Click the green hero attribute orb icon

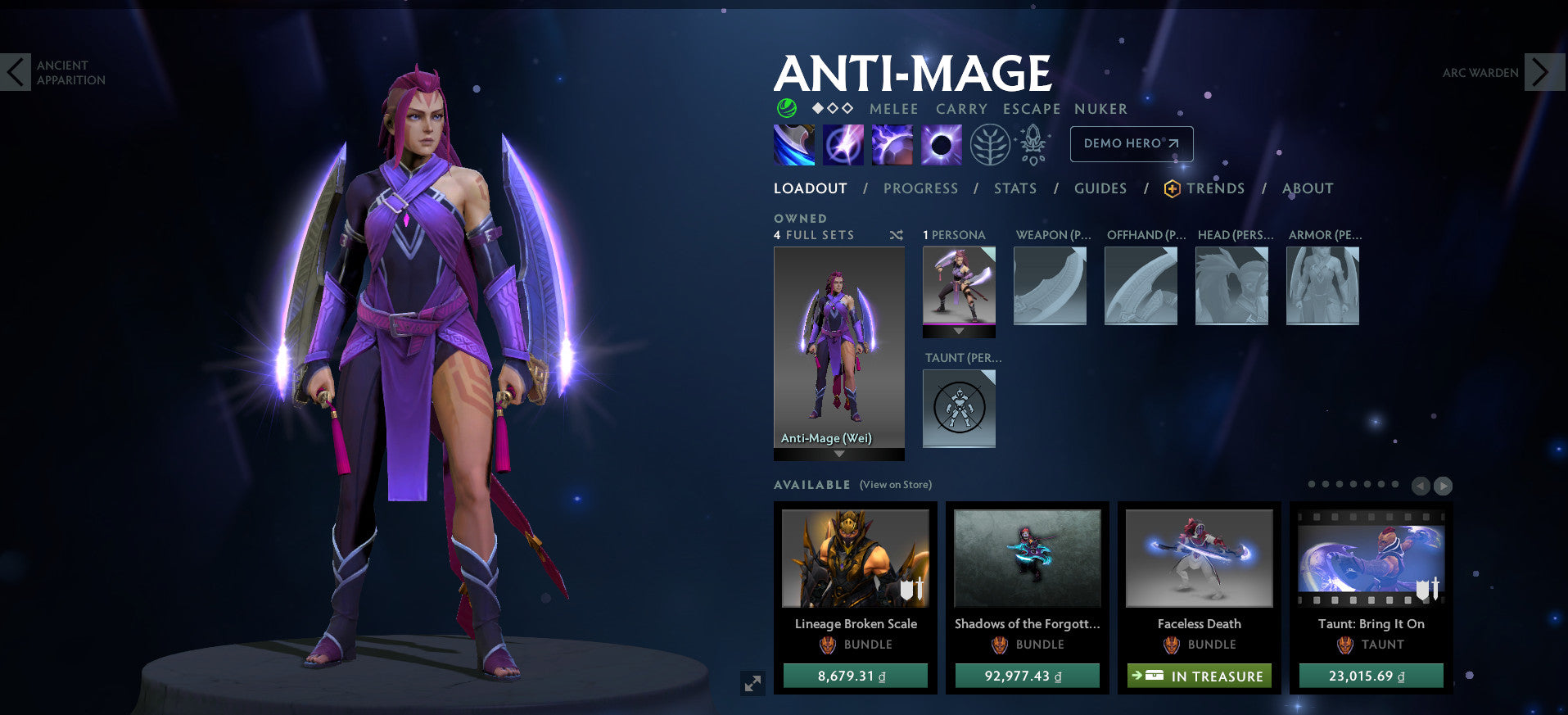[x=785, y=107]
